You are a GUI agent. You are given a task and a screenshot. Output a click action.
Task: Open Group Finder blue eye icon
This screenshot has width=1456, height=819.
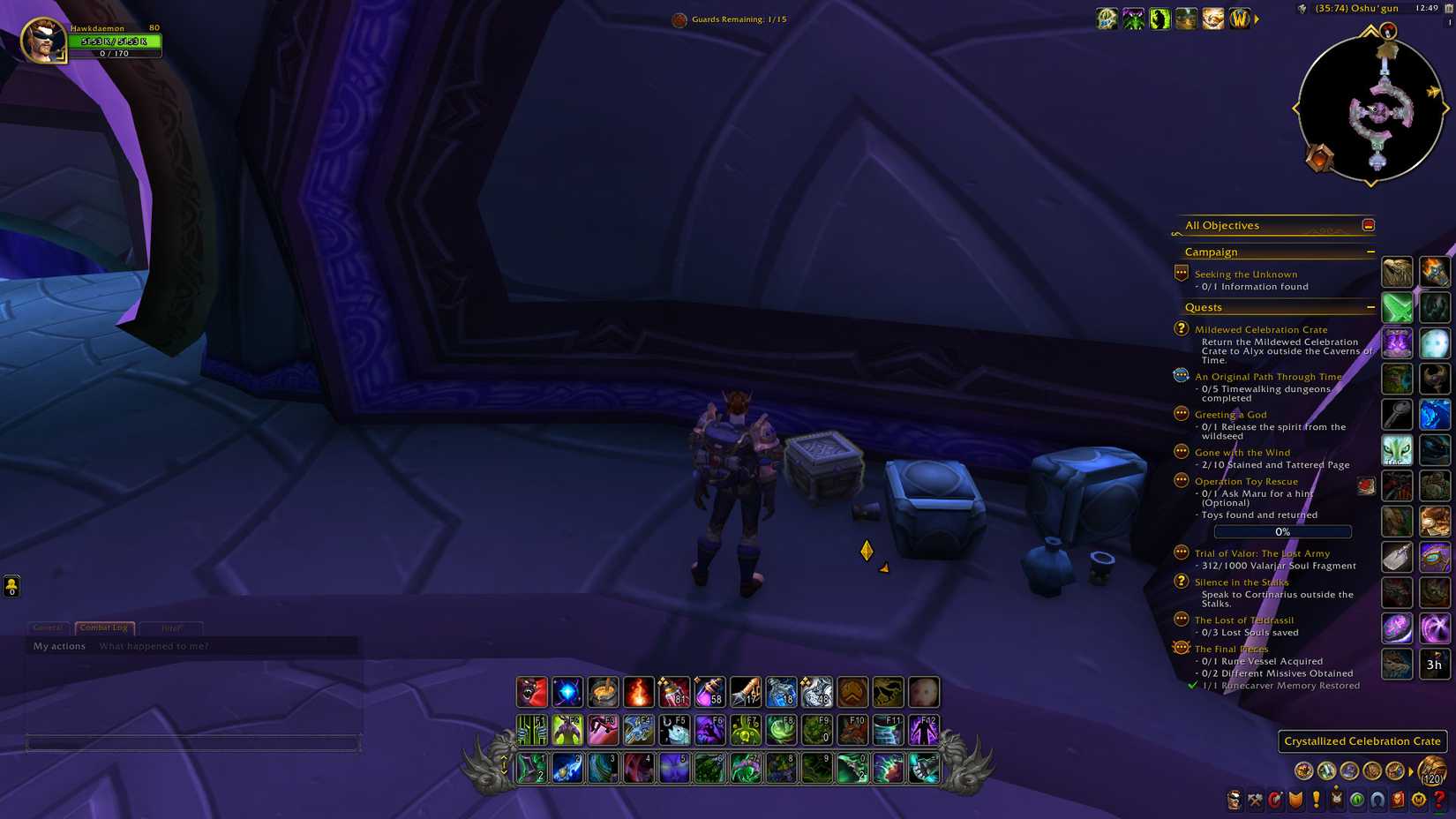click(1377, 800)
